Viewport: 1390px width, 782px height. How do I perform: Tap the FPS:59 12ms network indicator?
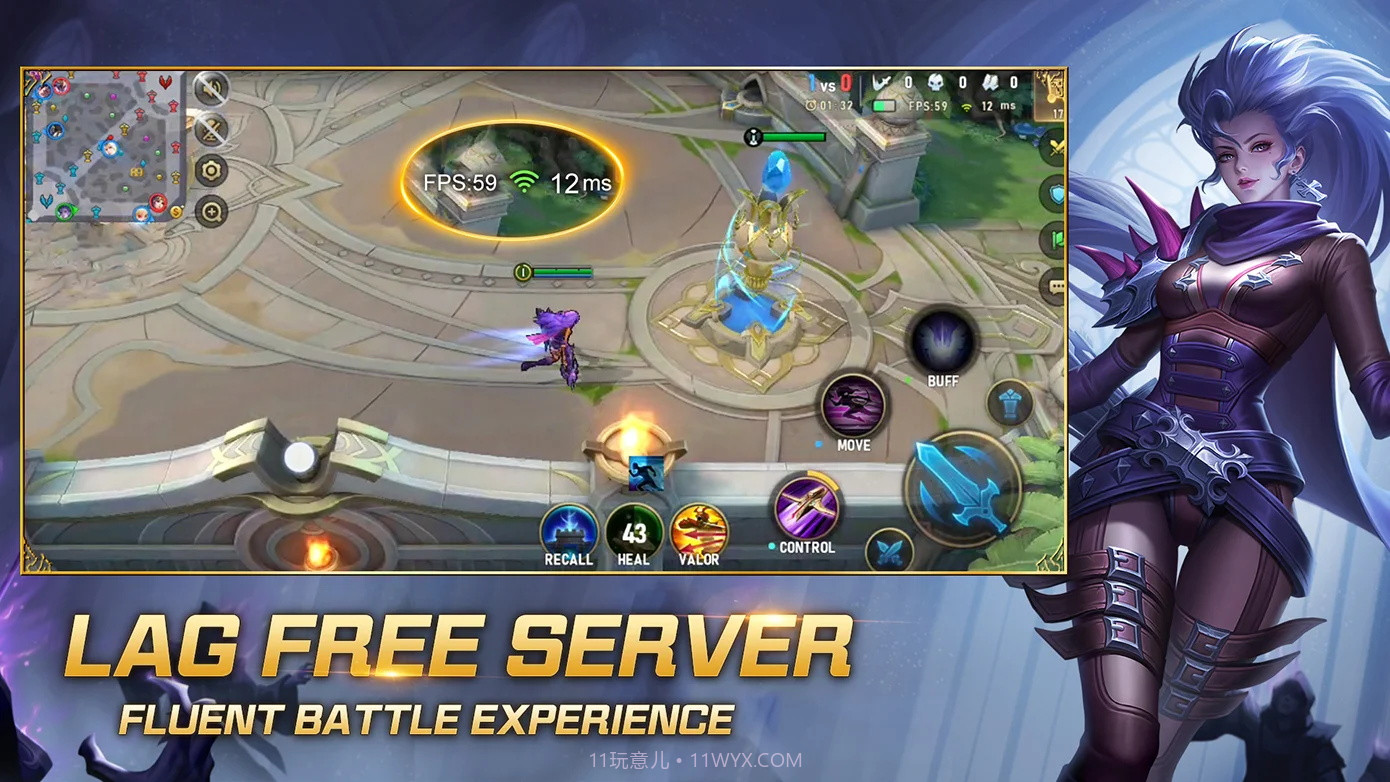pos(510,183)
